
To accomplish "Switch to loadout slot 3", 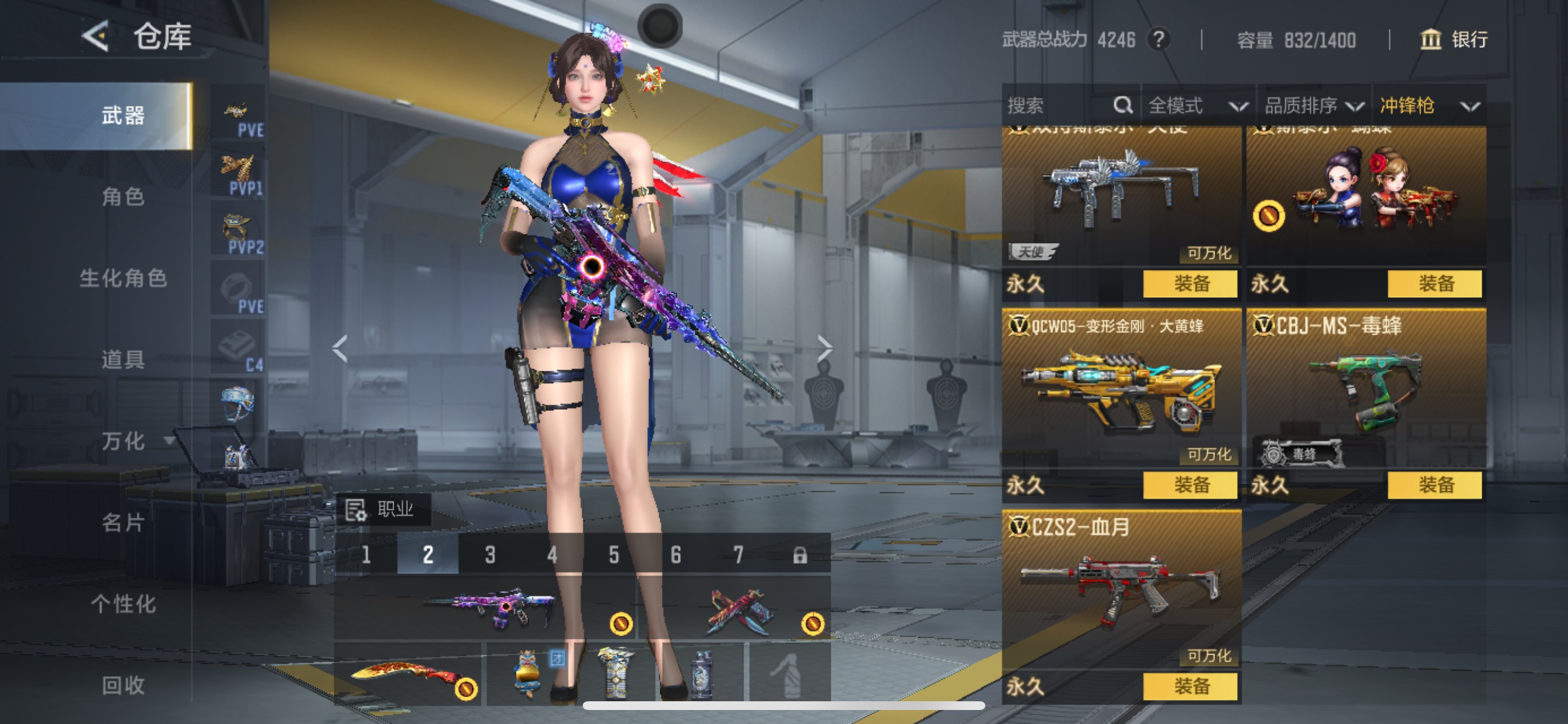I will [x=490, y=554].
